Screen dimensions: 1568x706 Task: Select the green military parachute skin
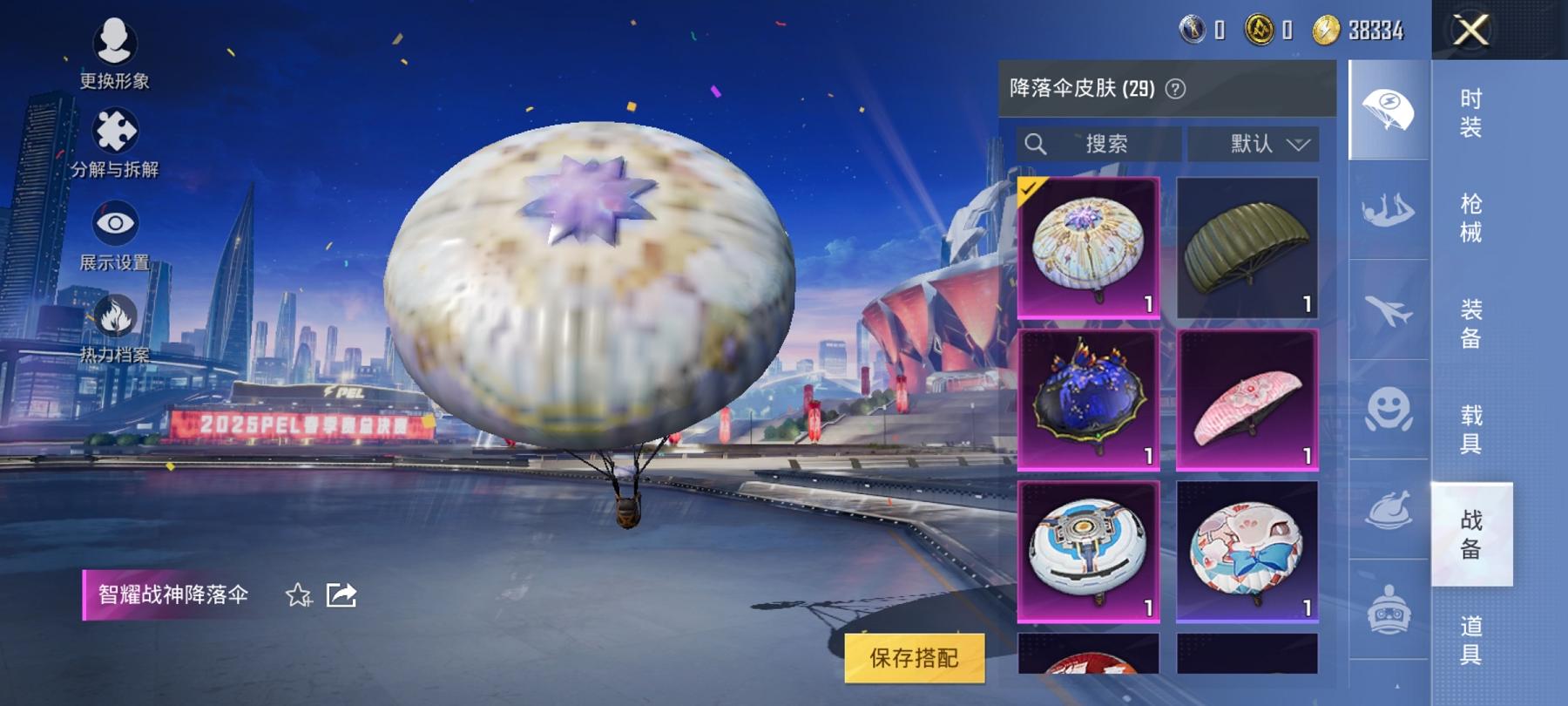pos(1247,247)
